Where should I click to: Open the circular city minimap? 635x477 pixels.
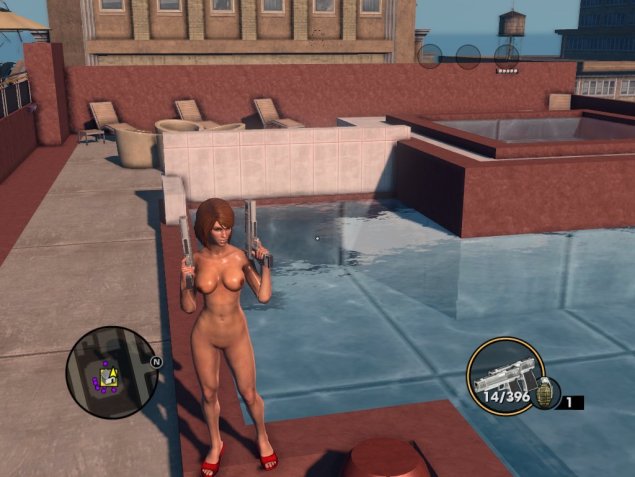coord(110,373)
